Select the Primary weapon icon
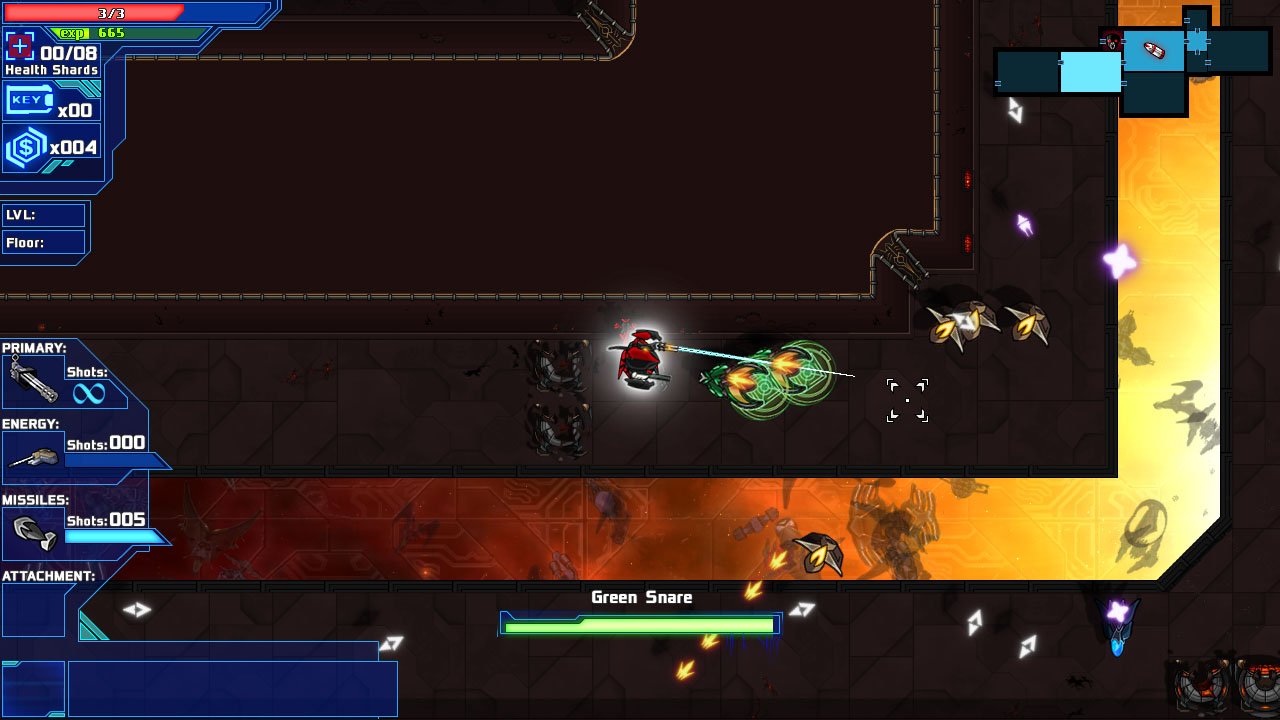 point(33,380)
